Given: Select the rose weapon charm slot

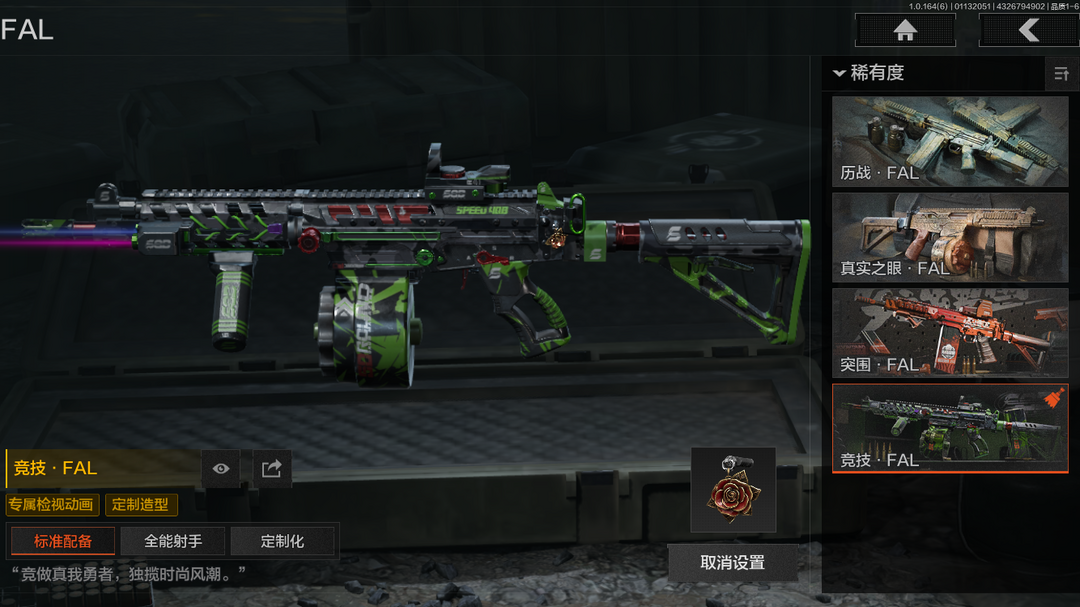Looking at the screenshot, I should (733, 490).
